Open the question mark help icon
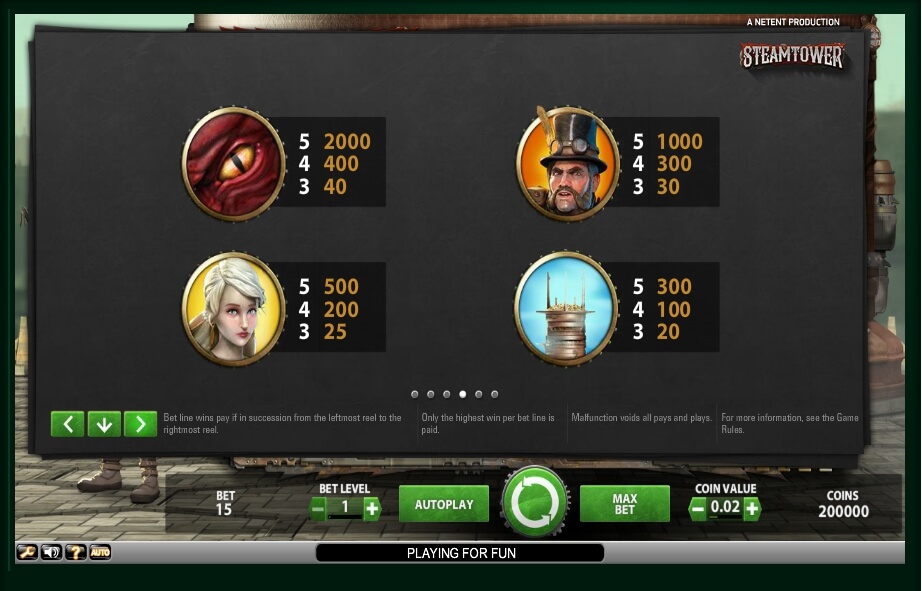The image size is (922, 591). click(x=75, y=552)
